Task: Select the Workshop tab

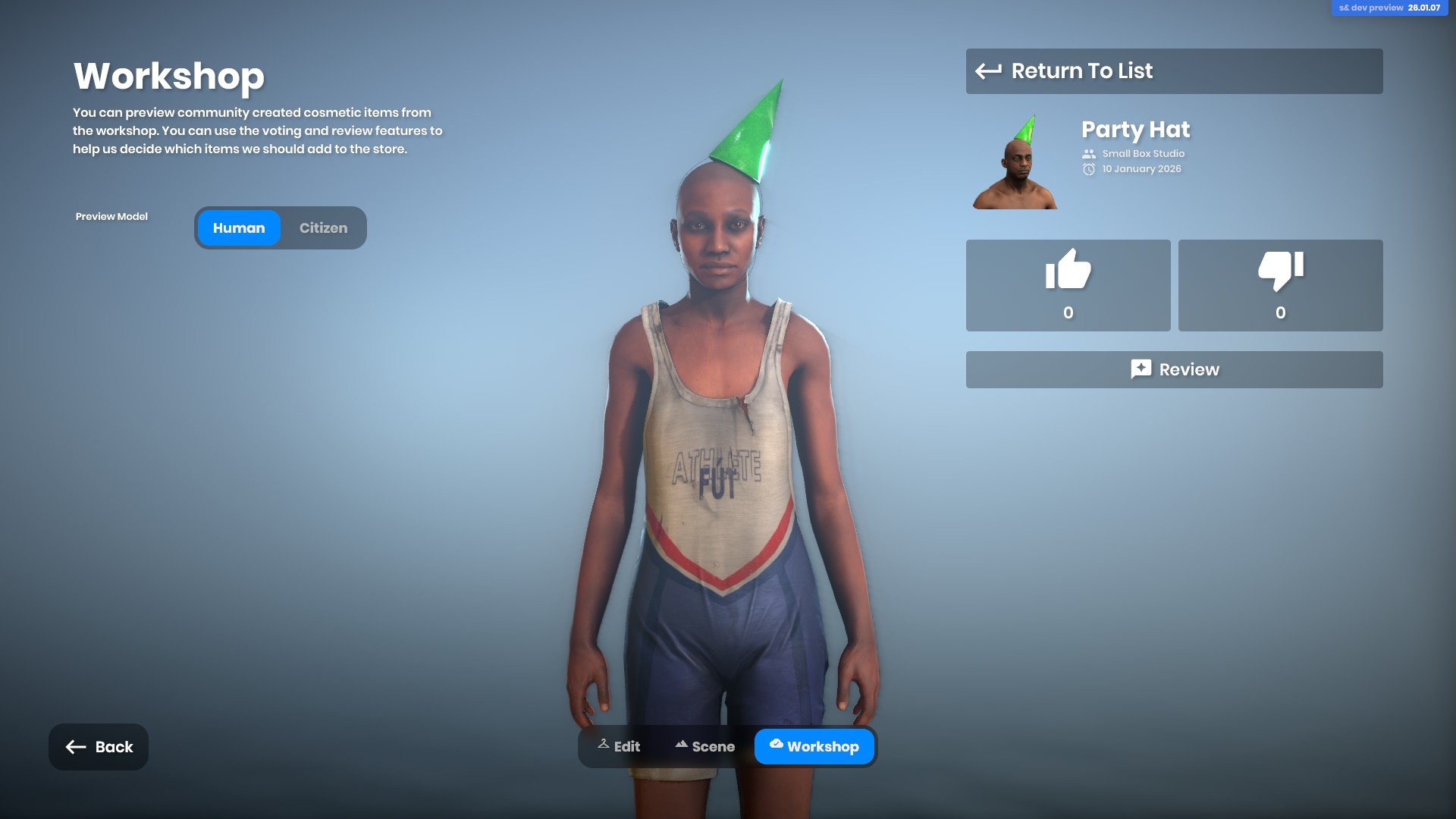Action: [x=814, y=747]
